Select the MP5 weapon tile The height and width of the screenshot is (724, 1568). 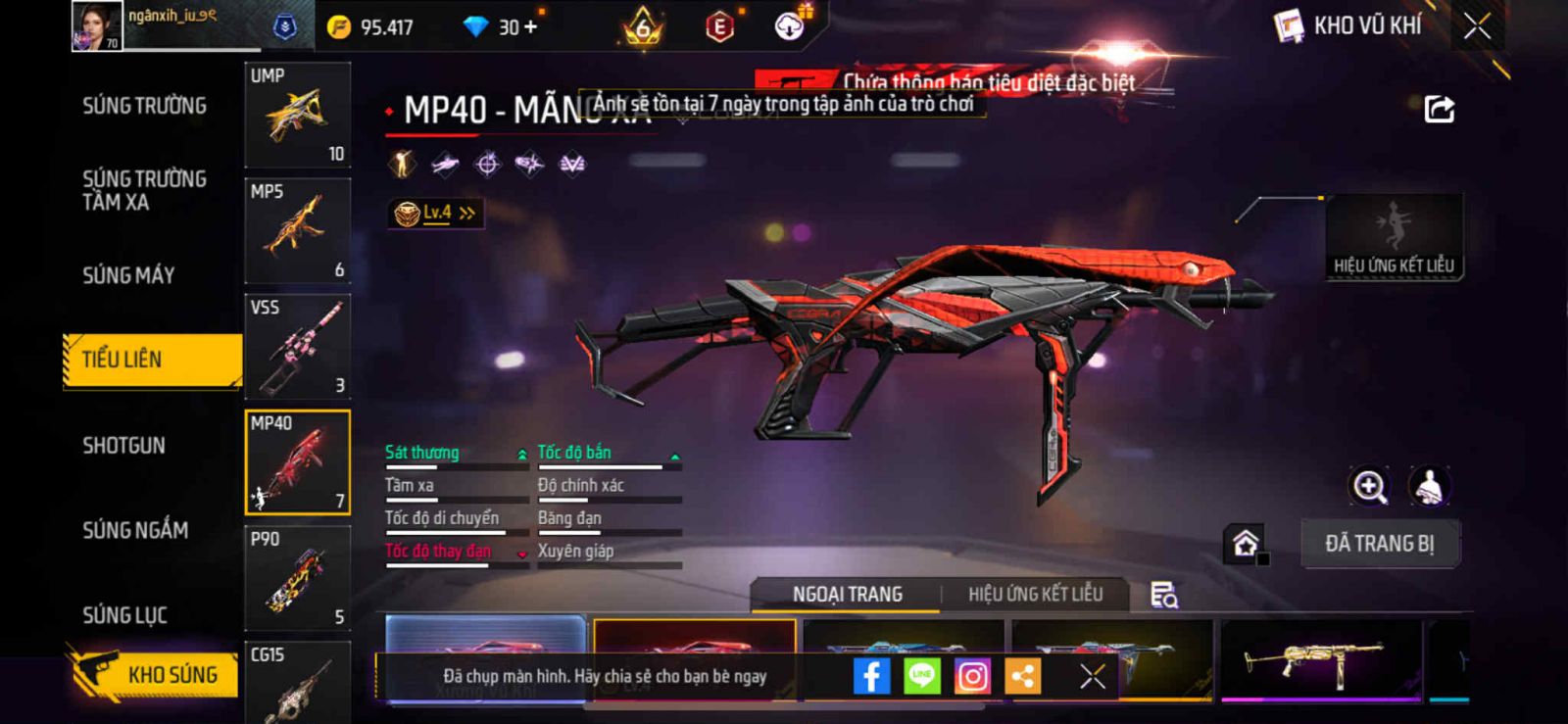297,231
